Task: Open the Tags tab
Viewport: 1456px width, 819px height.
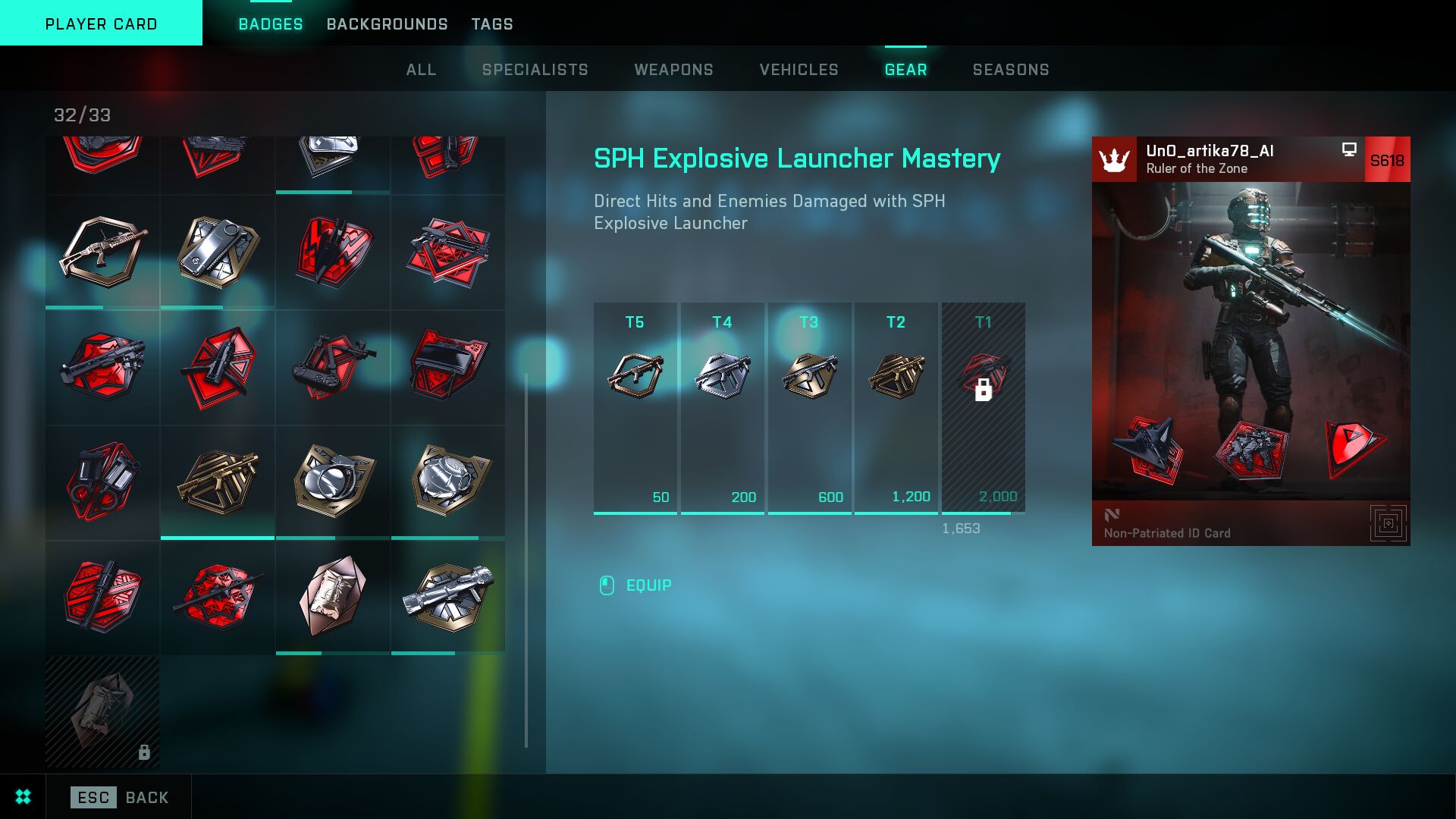Action: (492, 24)
